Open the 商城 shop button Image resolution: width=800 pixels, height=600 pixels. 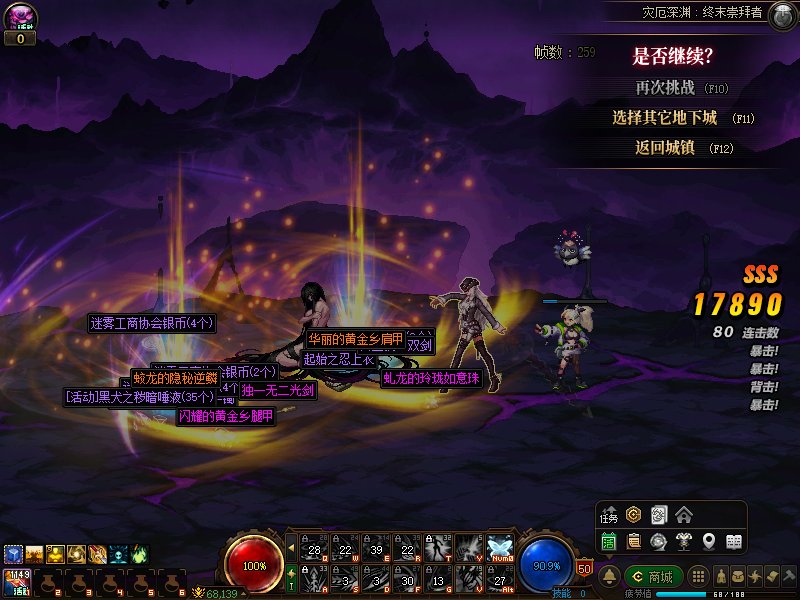pos(651,576)
